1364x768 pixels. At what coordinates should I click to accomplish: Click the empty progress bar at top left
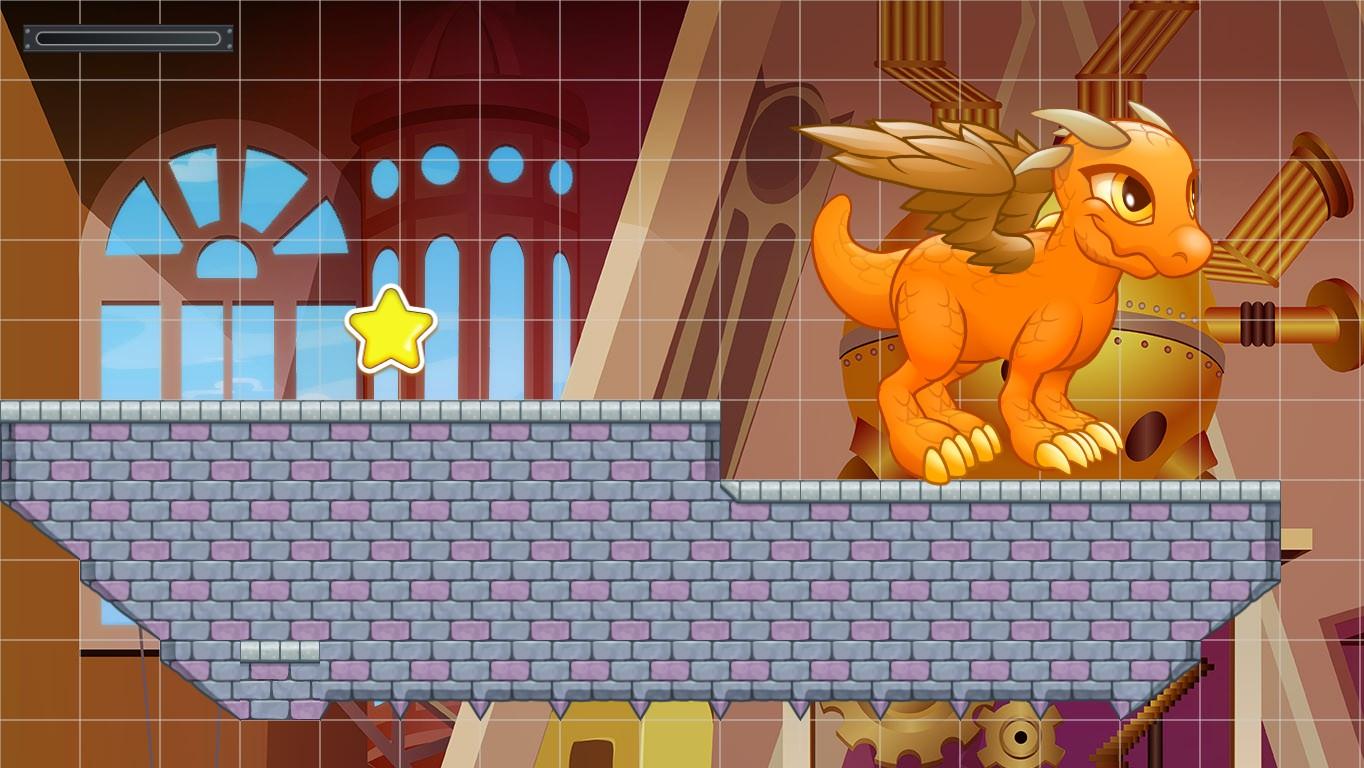click(x=127, y=38)
